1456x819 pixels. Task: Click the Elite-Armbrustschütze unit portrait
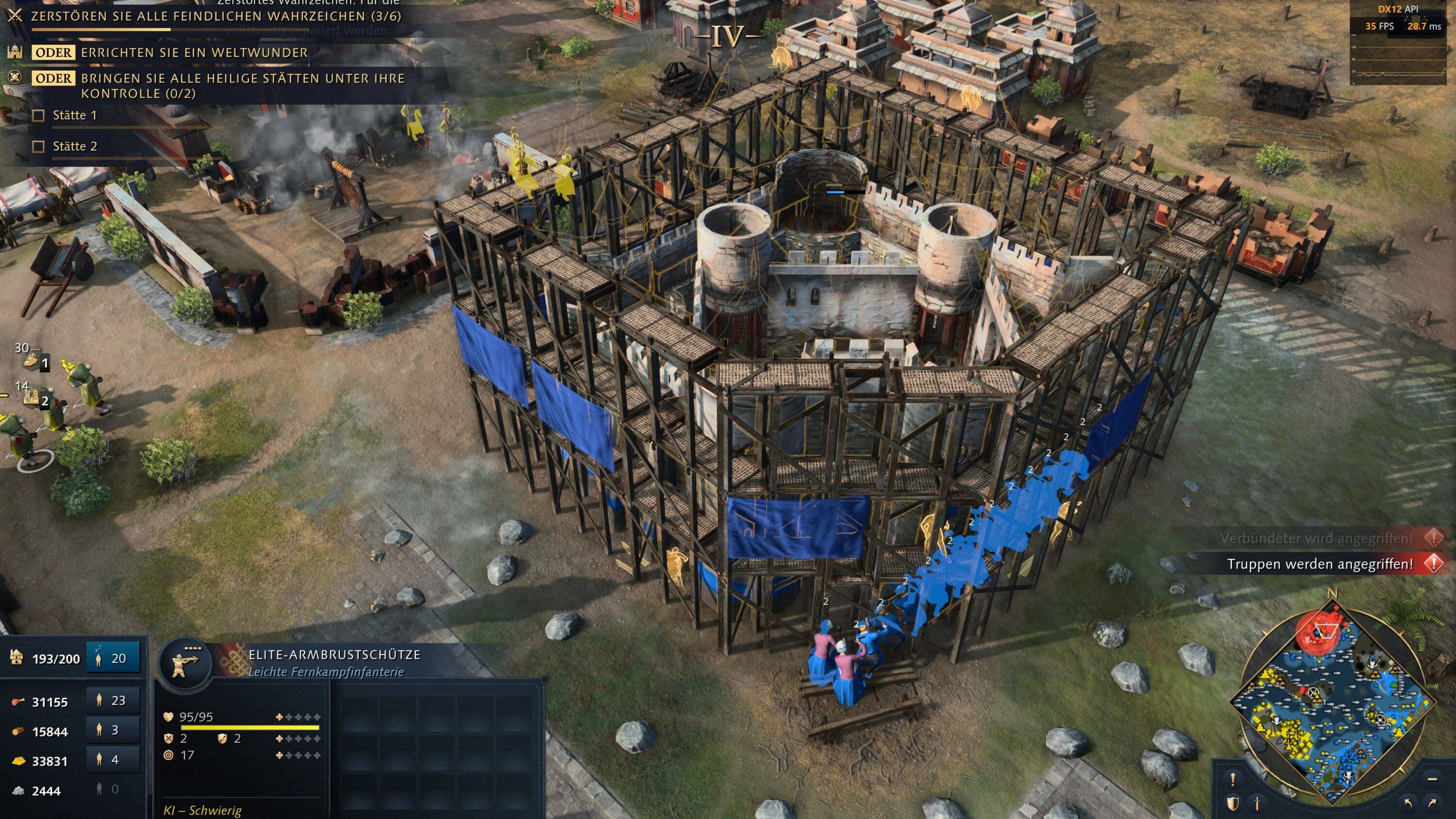(x=185, y=665)
